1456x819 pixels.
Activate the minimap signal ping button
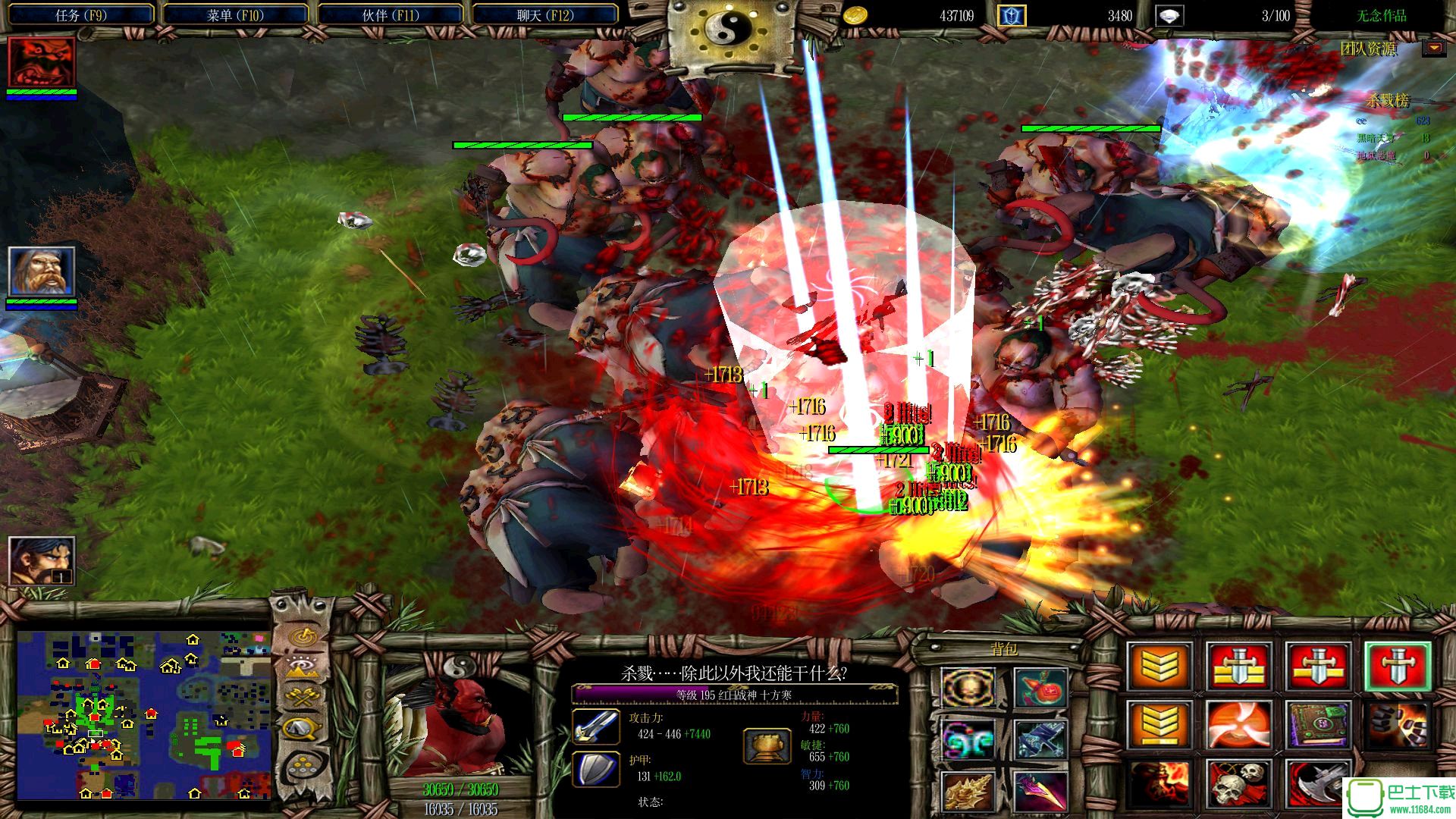tap(303, 635)
